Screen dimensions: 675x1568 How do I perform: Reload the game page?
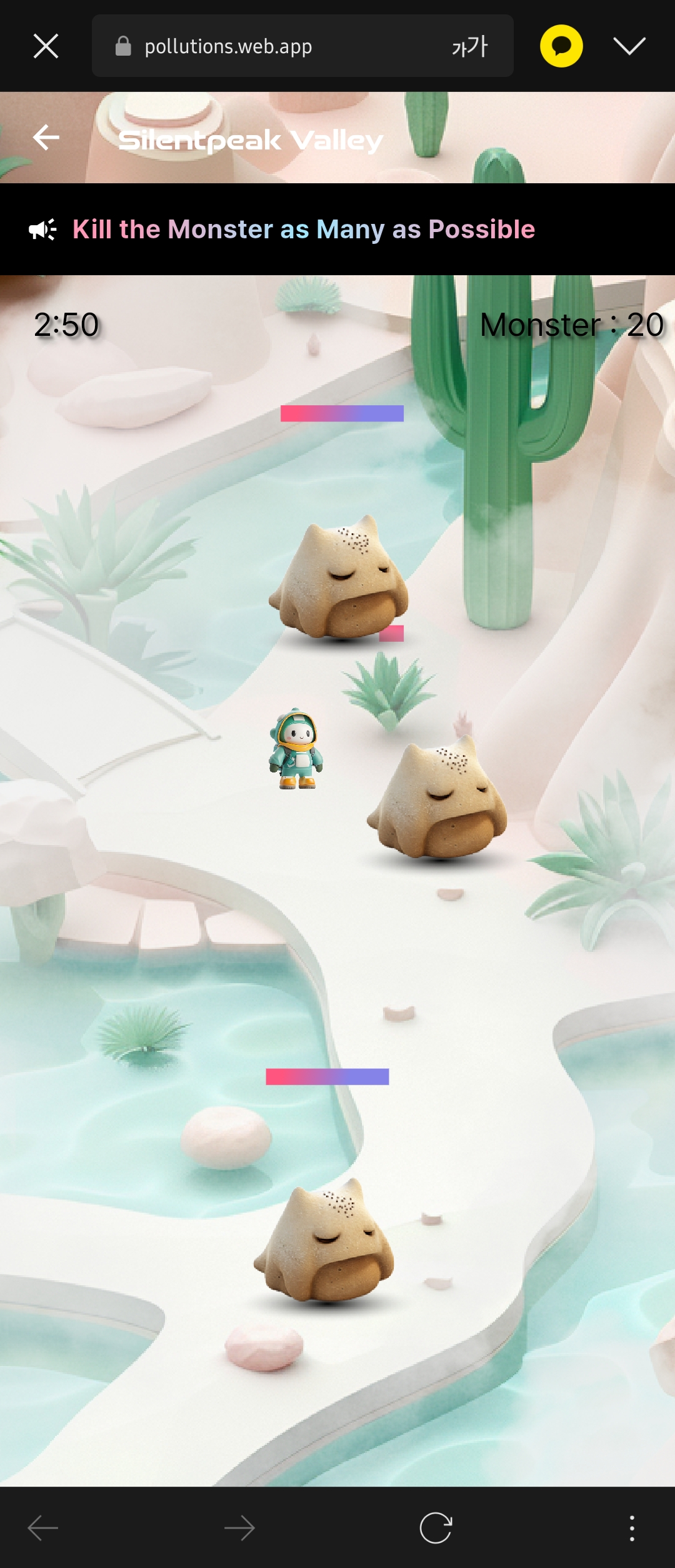pos(436,1528)
